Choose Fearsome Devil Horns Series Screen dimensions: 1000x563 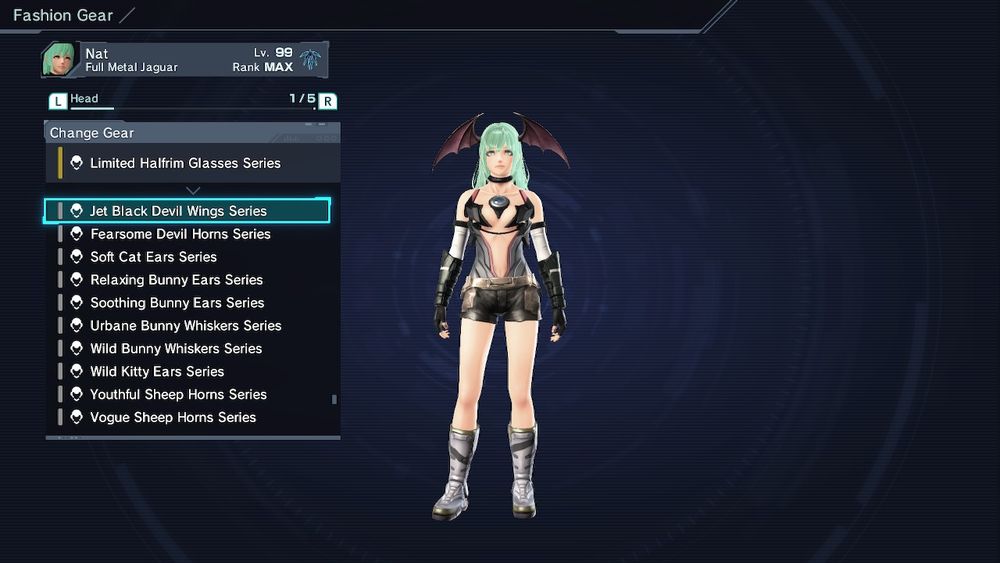pyautogui.click(x=180, y=234)
